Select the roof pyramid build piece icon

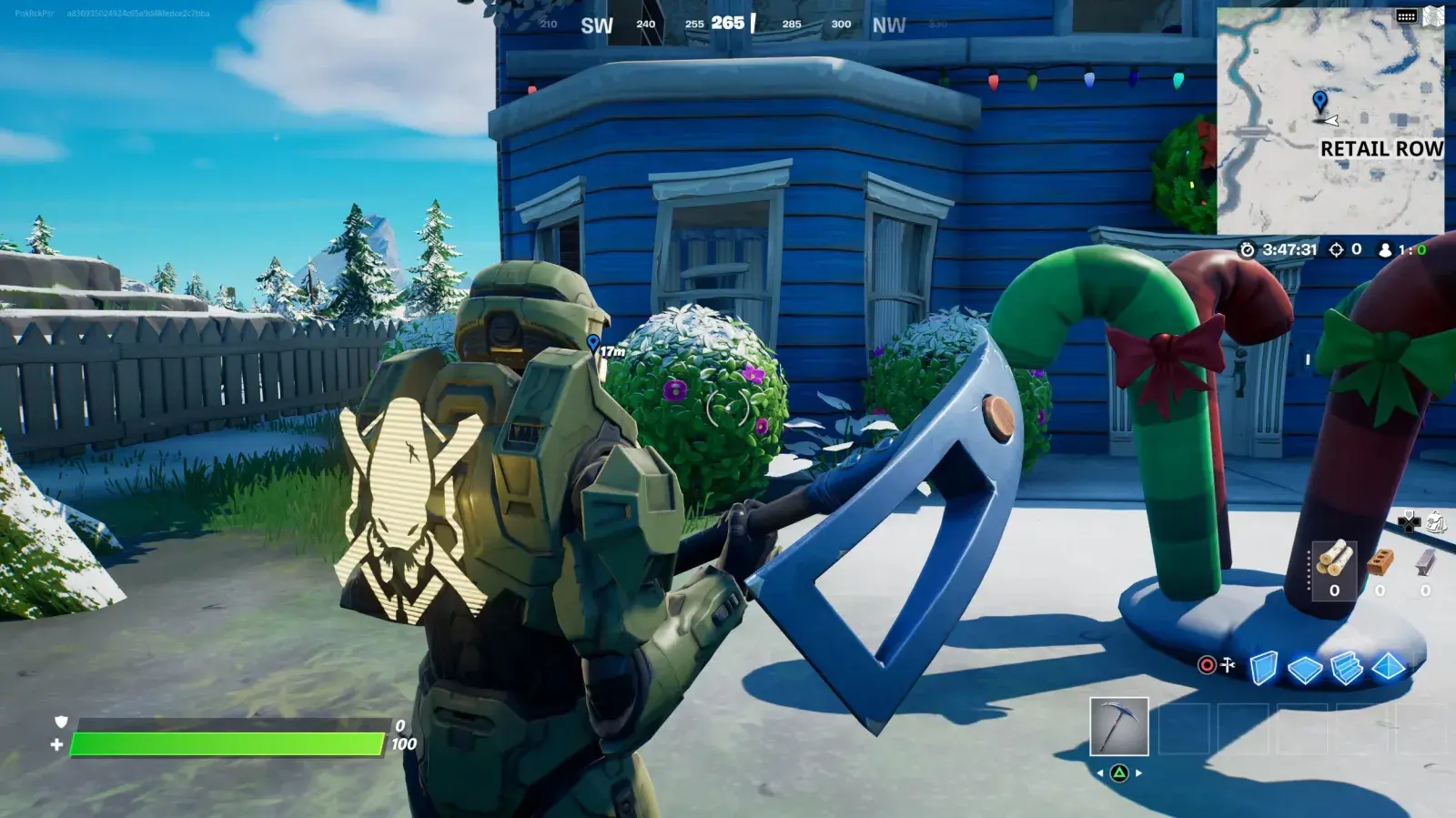(x=1389, y=667)
